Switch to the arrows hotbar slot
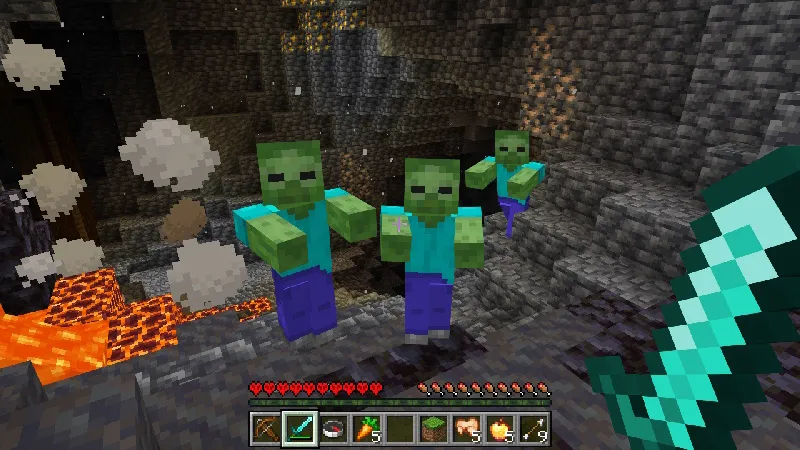Screen dimensions: 800x450 pos(532,428)
